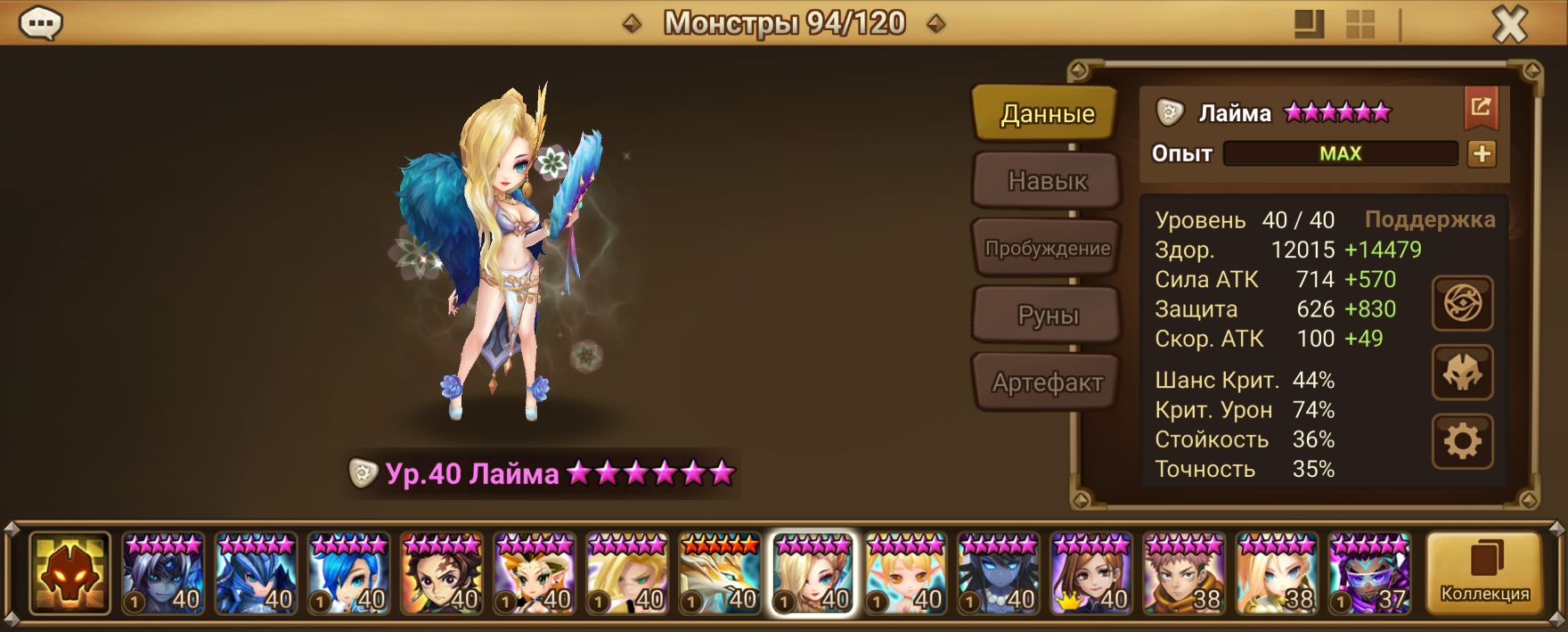The width and height of the screenshot is (1568, 632).
Task: Go to the Артефакт tab
Action: [x=1046, y=383]
